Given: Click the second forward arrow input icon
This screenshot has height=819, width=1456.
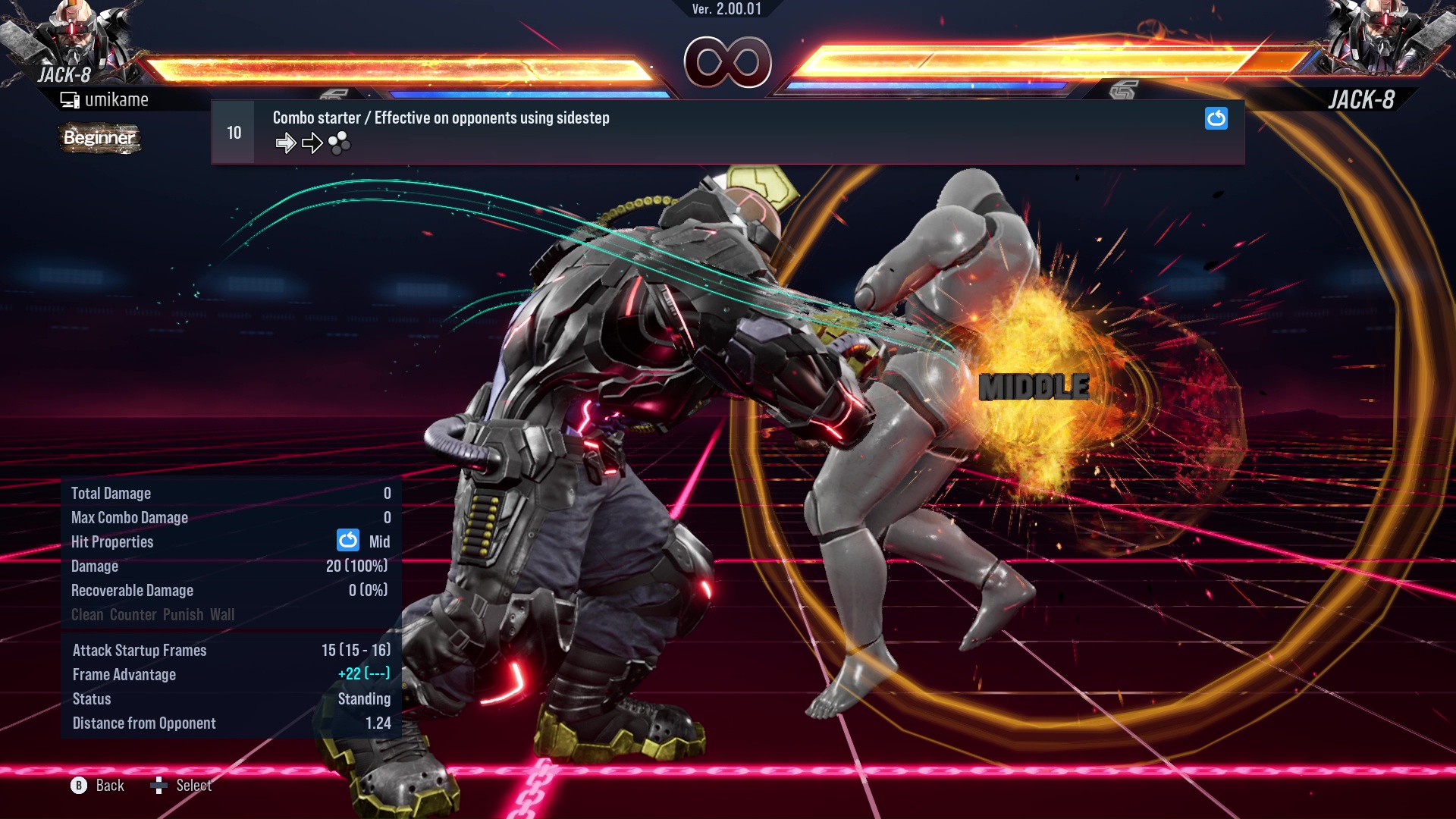Looking at the screenshot, I should point(312,142).
